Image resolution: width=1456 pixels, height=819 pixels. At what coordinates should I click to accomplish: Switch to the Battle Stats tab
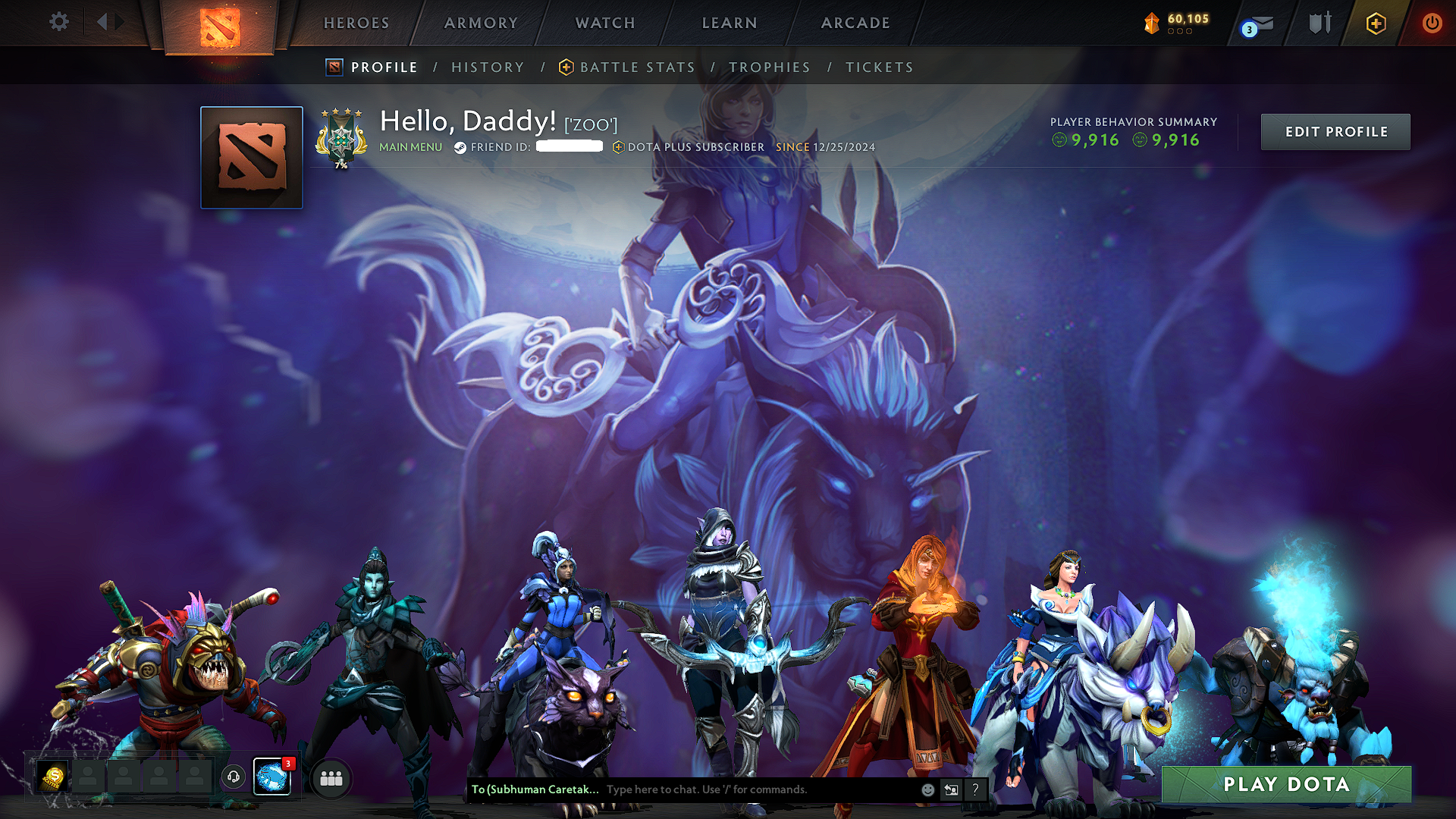(x=636, y=67)
